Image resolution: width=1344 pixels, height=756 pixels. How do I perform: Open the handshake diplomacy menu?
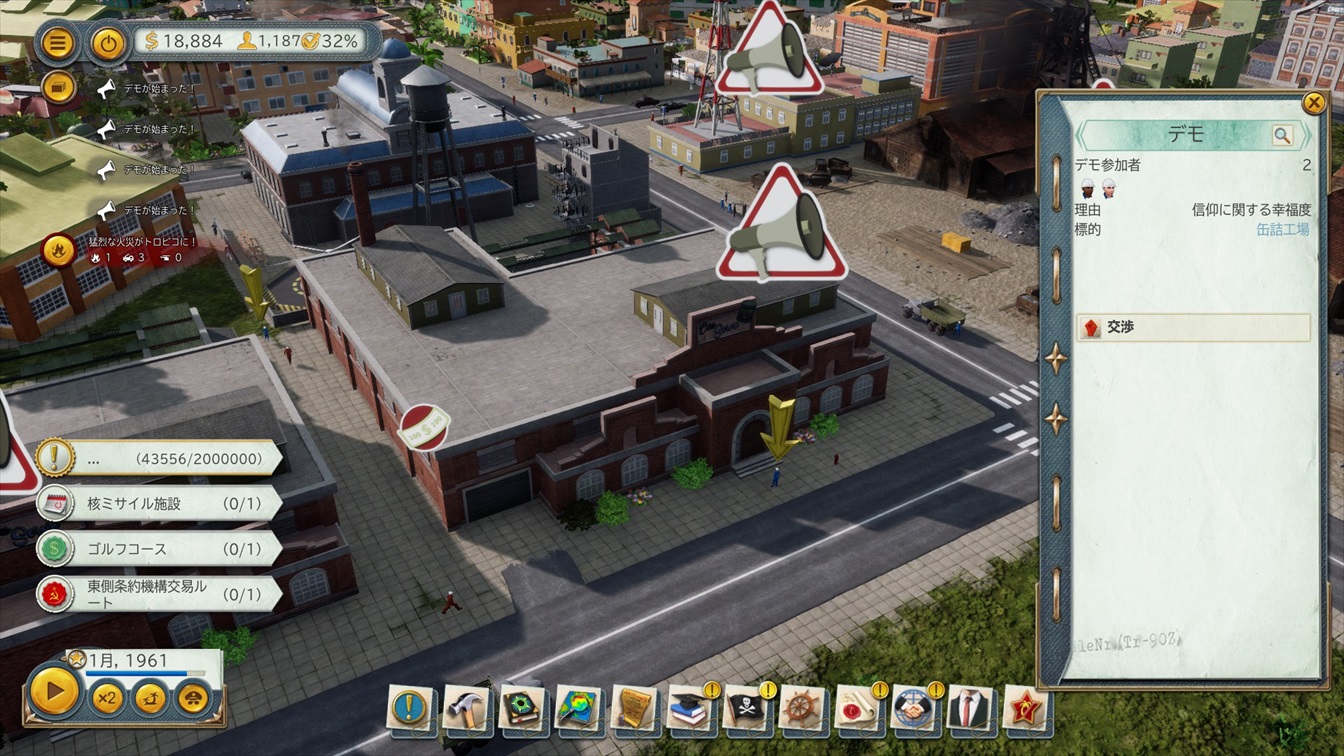point(912,707)
